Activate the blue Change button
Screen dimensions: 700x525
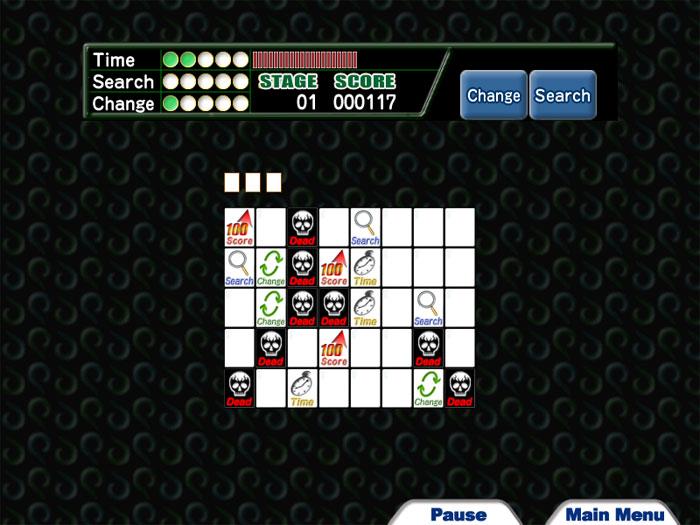[x=493, y=95]
